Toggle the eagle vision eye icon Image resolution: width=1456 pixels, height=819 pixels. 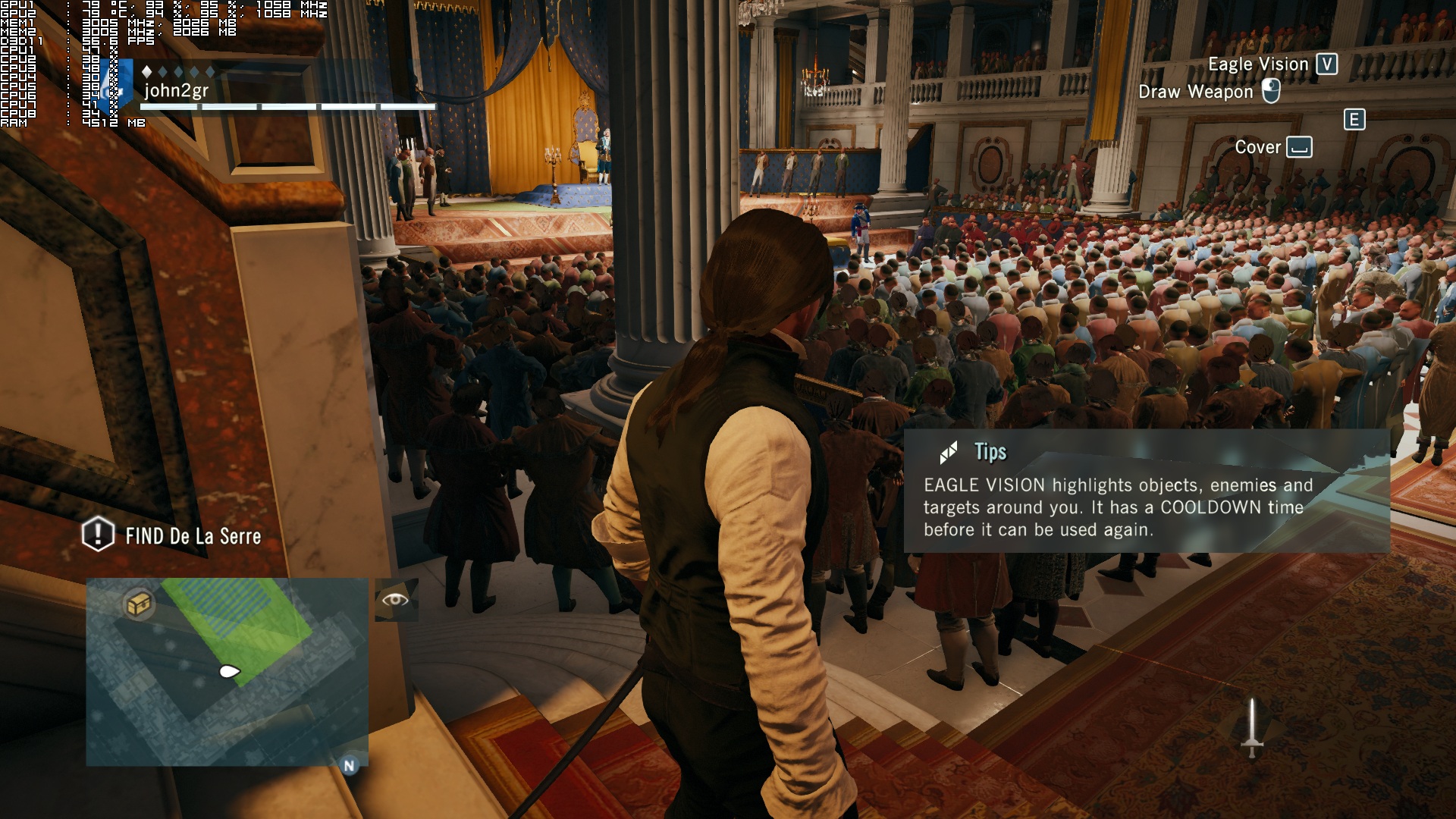coord(396,600)
